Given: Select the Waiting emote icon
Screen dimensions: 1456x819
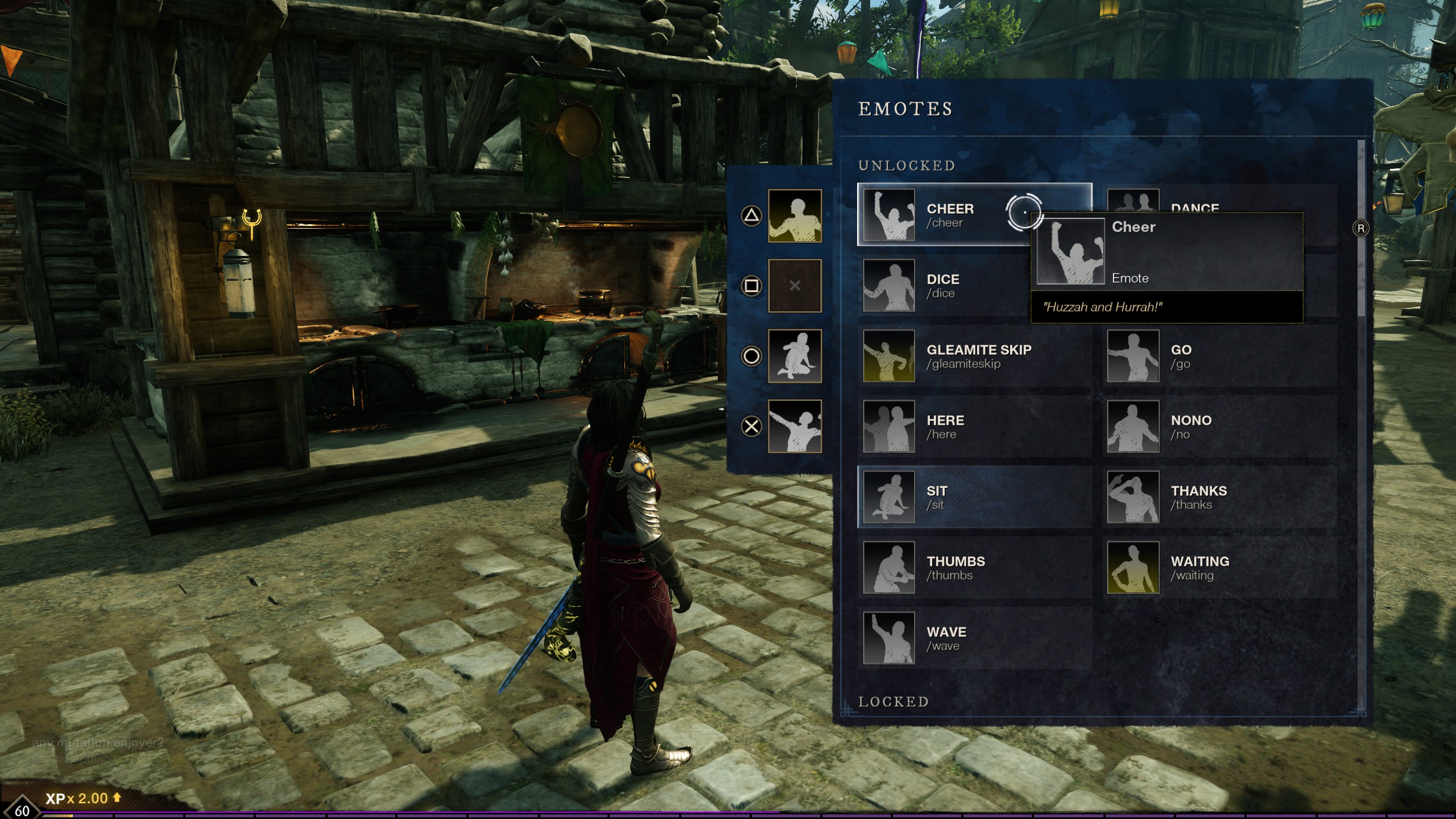Looking at the screenshot, I should (1134, 568).
